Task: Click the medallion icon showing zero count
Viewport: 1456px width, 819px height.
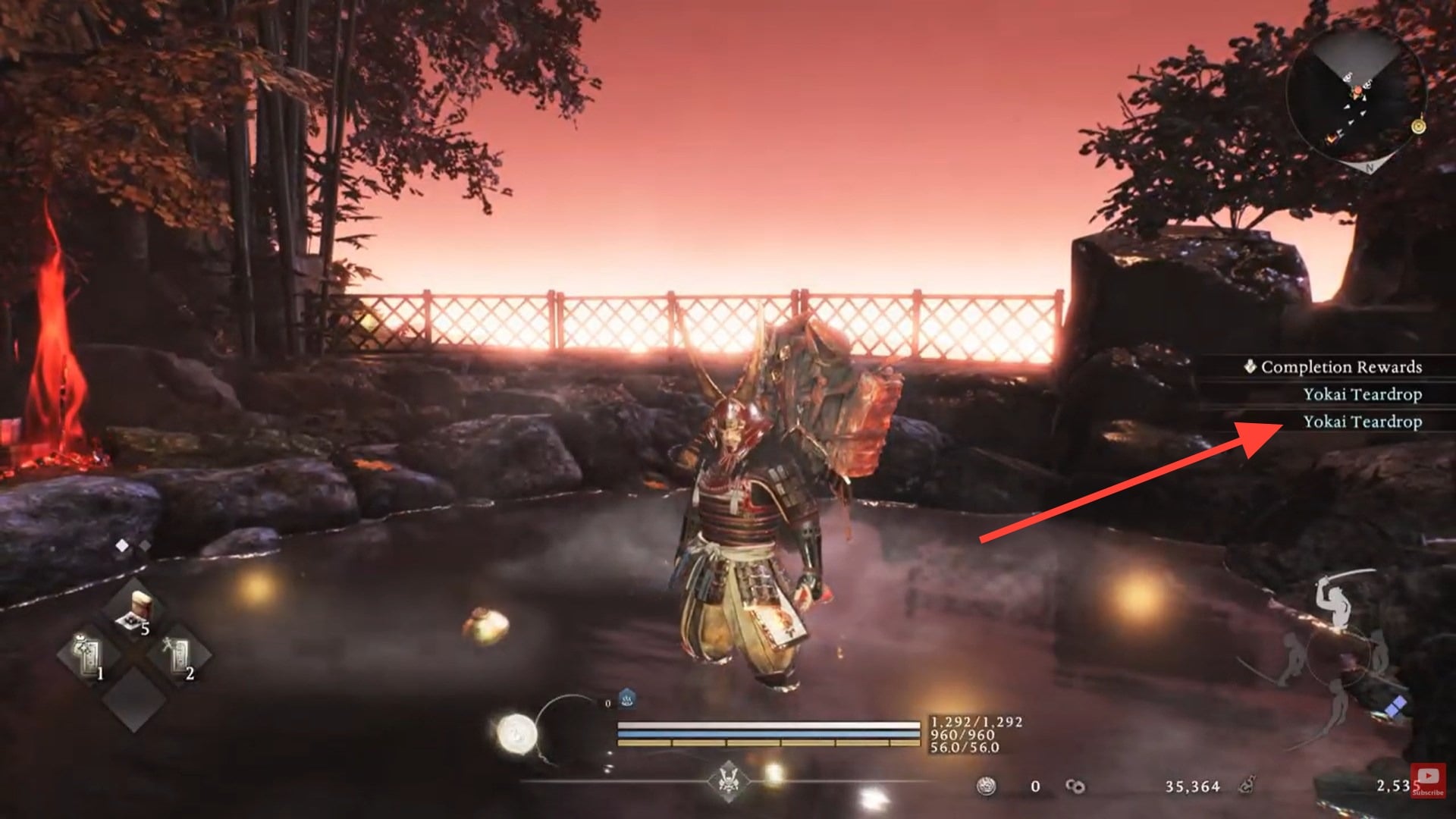Action: pyautogui.click(x=986, y=786)
